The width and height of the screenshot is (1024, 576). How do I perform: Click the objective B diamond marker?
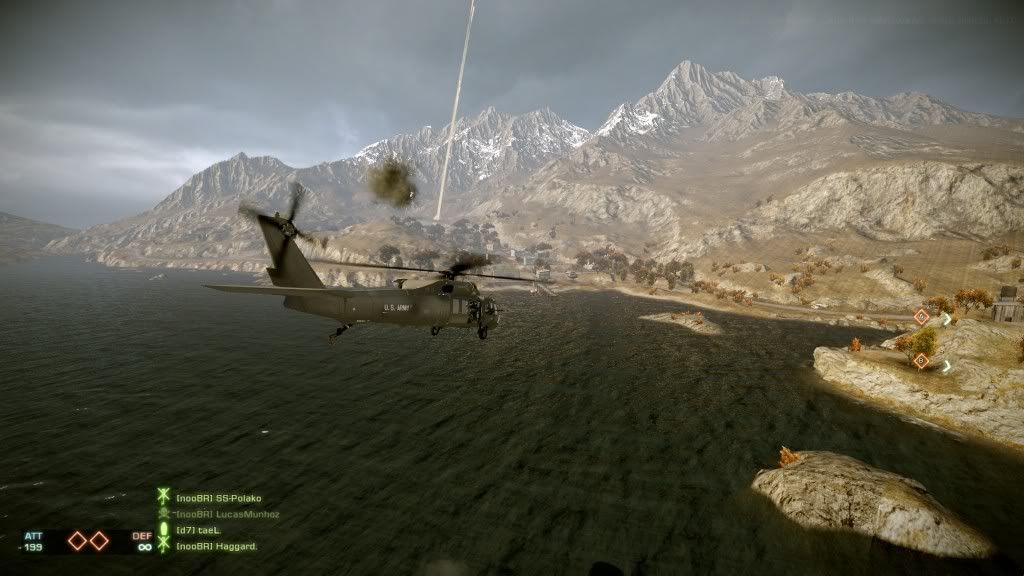pos(921,360)
